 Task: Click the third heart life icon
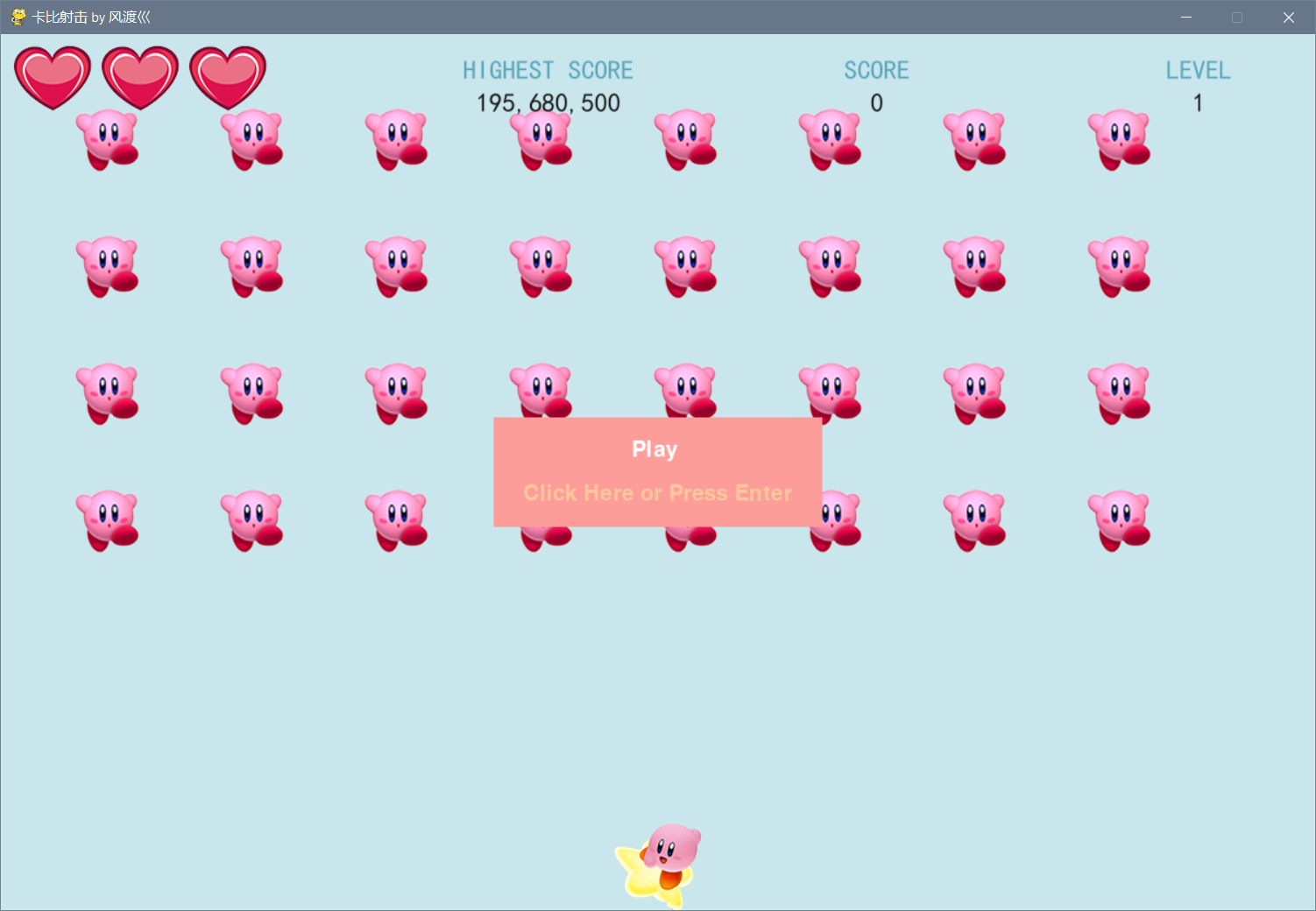(x=227, y=77)
